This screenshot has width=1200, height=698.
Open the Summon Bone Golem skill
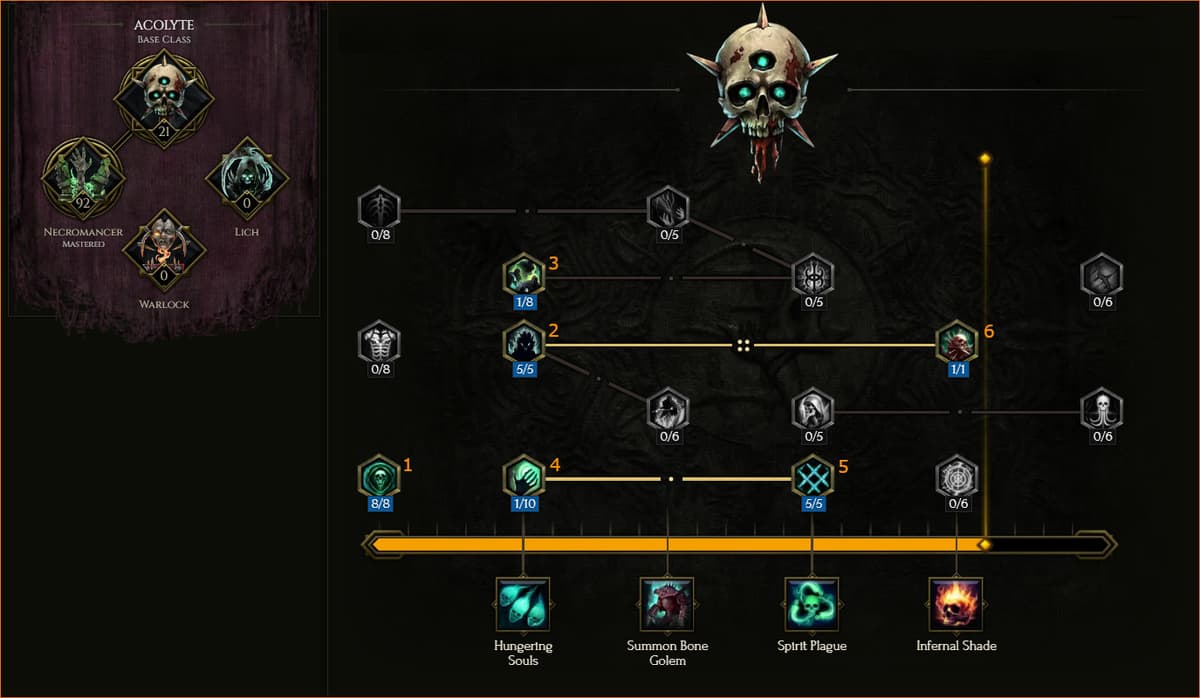click(667, 604)
